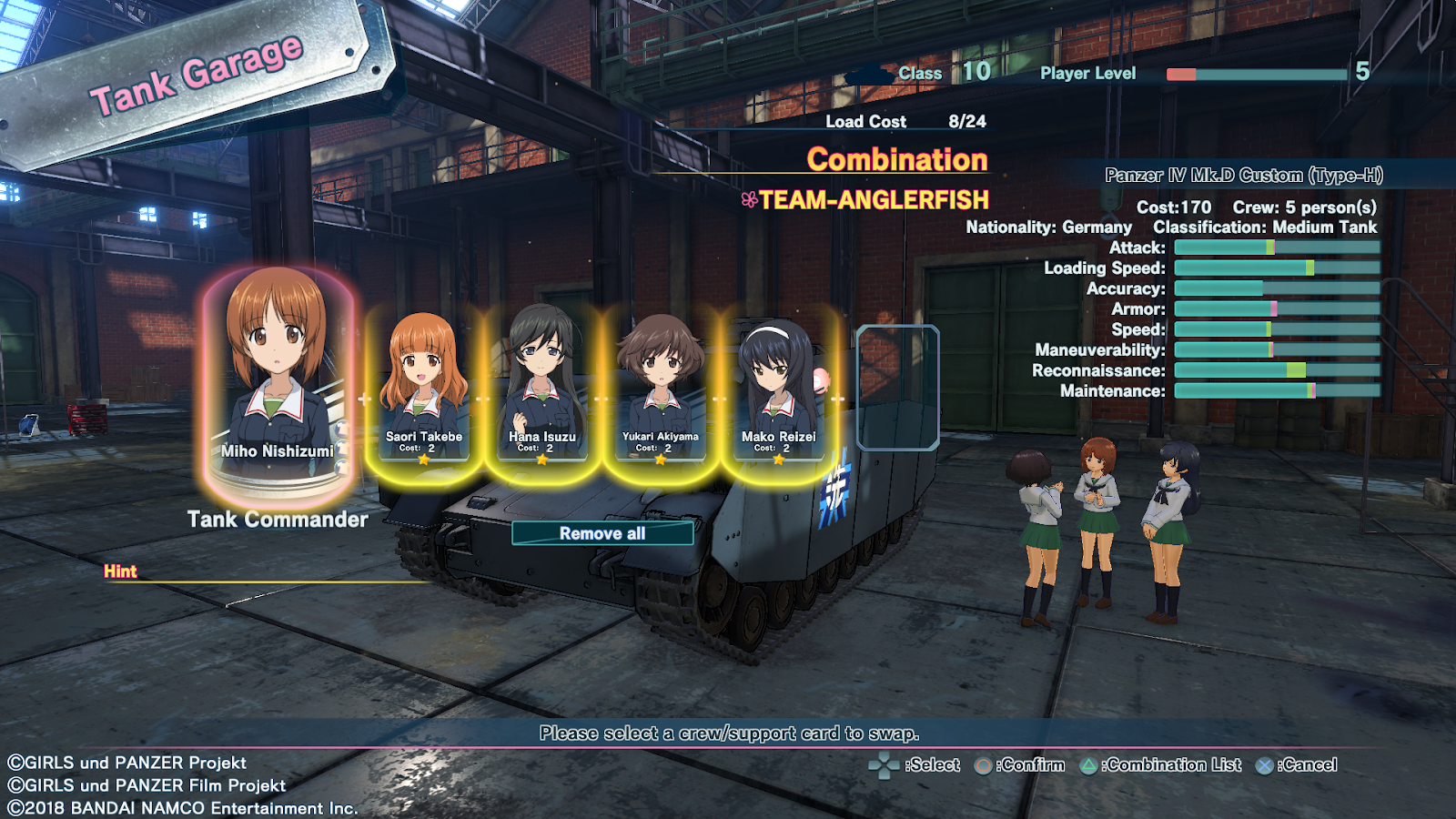
Task: Choose the Saori Takebe crew card
Action: coord(423,387)
